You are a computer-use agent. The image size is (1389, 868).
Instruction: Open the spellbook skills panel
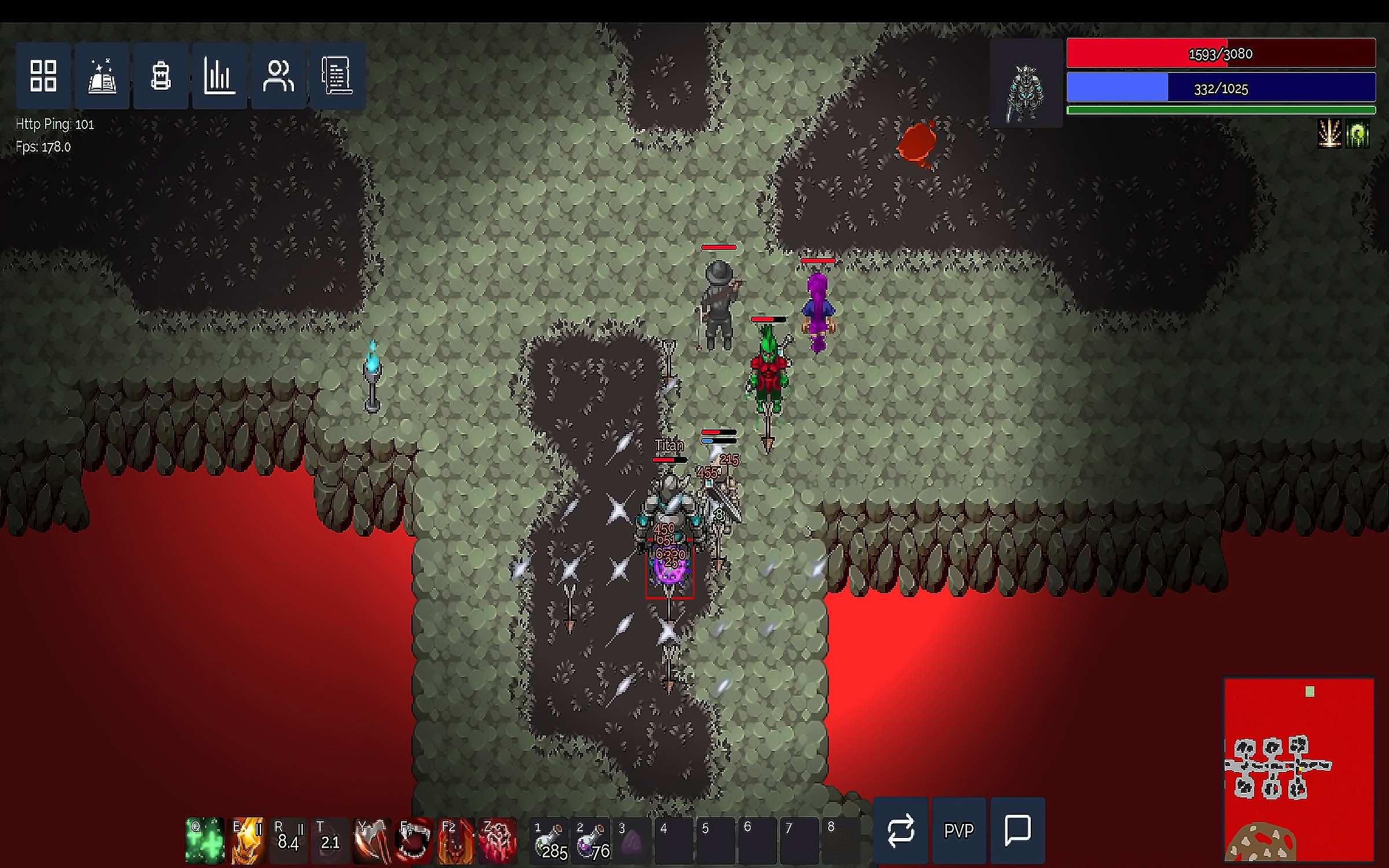click(102, 76)
